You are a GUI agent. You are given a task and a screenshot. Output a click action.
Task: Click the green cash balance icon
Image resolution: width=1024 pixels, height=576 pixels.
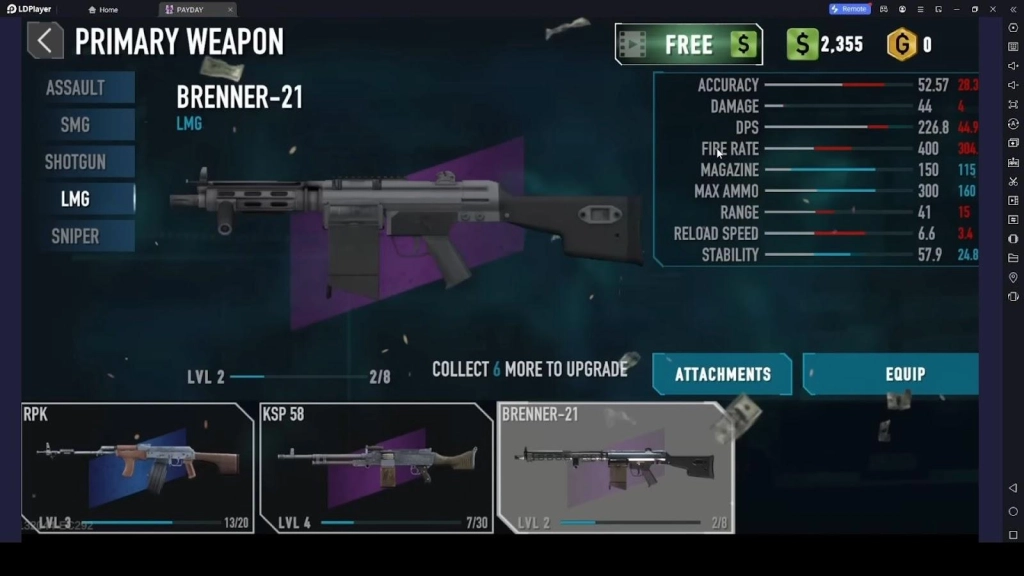pos(802,44)
